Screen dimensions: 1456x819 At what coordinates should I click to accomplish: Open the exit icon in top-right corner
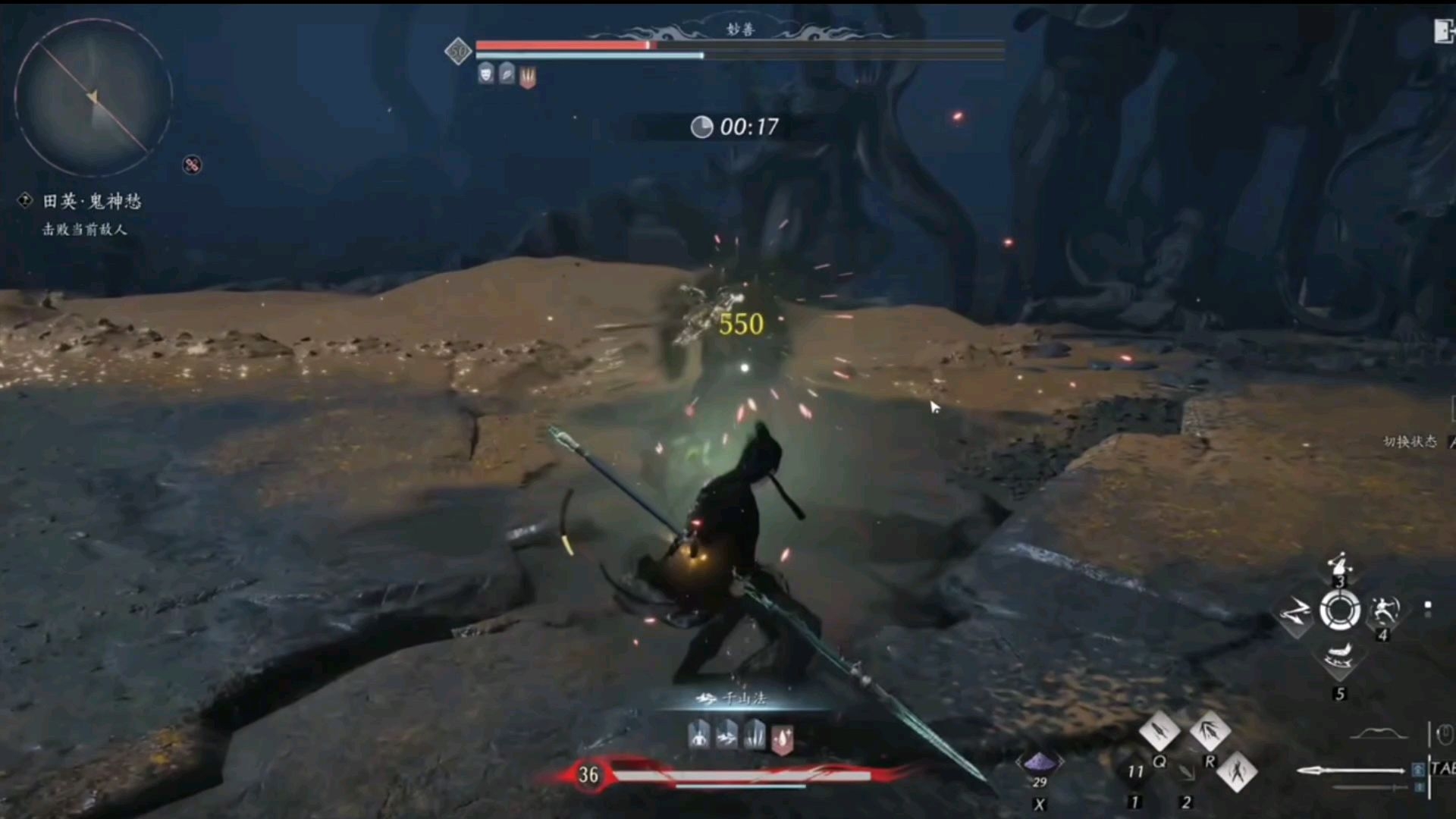(x=1444, y=31)
